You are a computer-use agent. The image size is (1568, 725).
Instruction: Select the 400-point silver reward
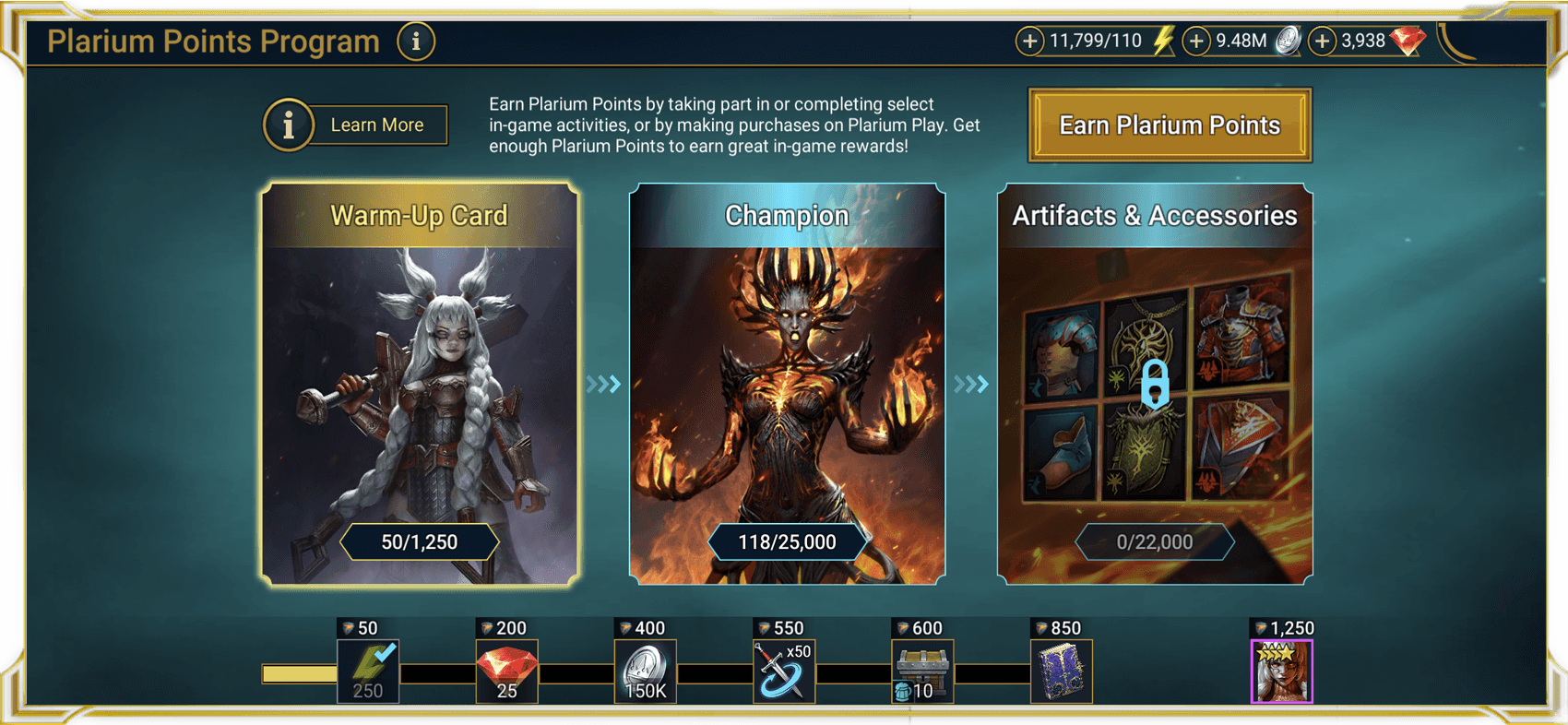645,671
